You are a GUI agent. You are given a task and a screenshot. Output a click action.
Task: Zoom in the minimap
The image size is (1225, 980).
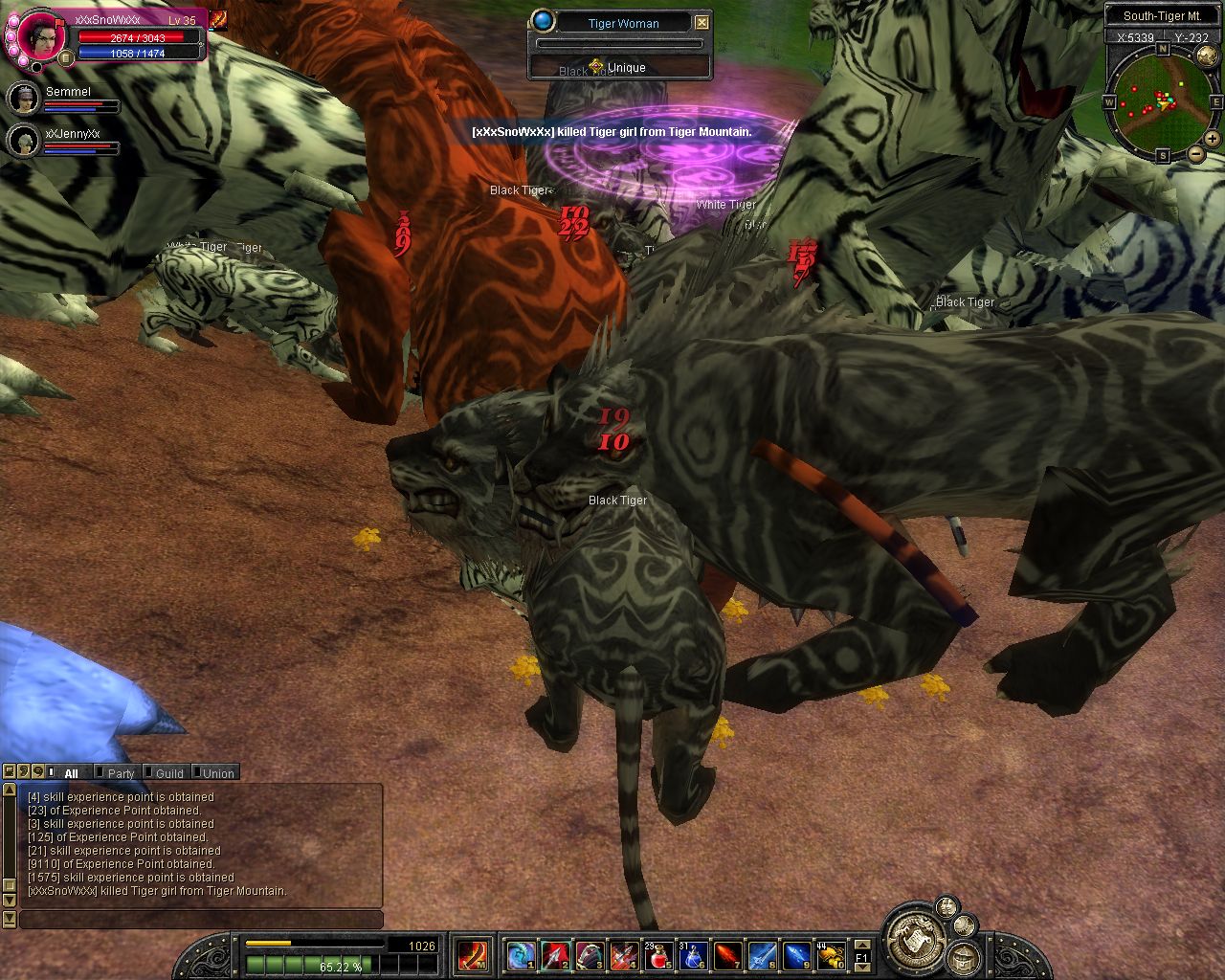(x=1213, y=138)
